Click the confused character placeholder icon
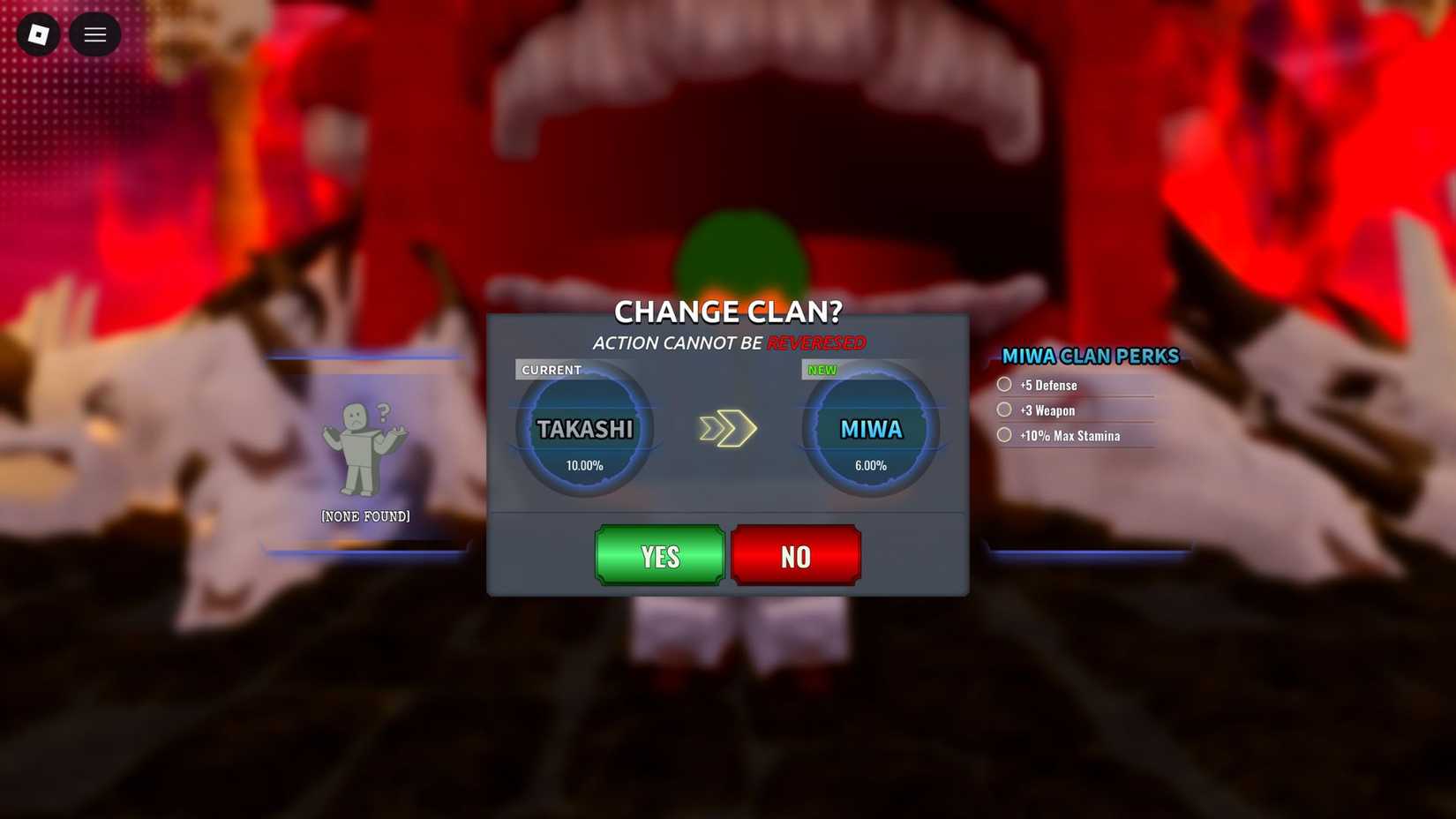The width and height of the screenshot is (1456, 819). pos(364,446)
